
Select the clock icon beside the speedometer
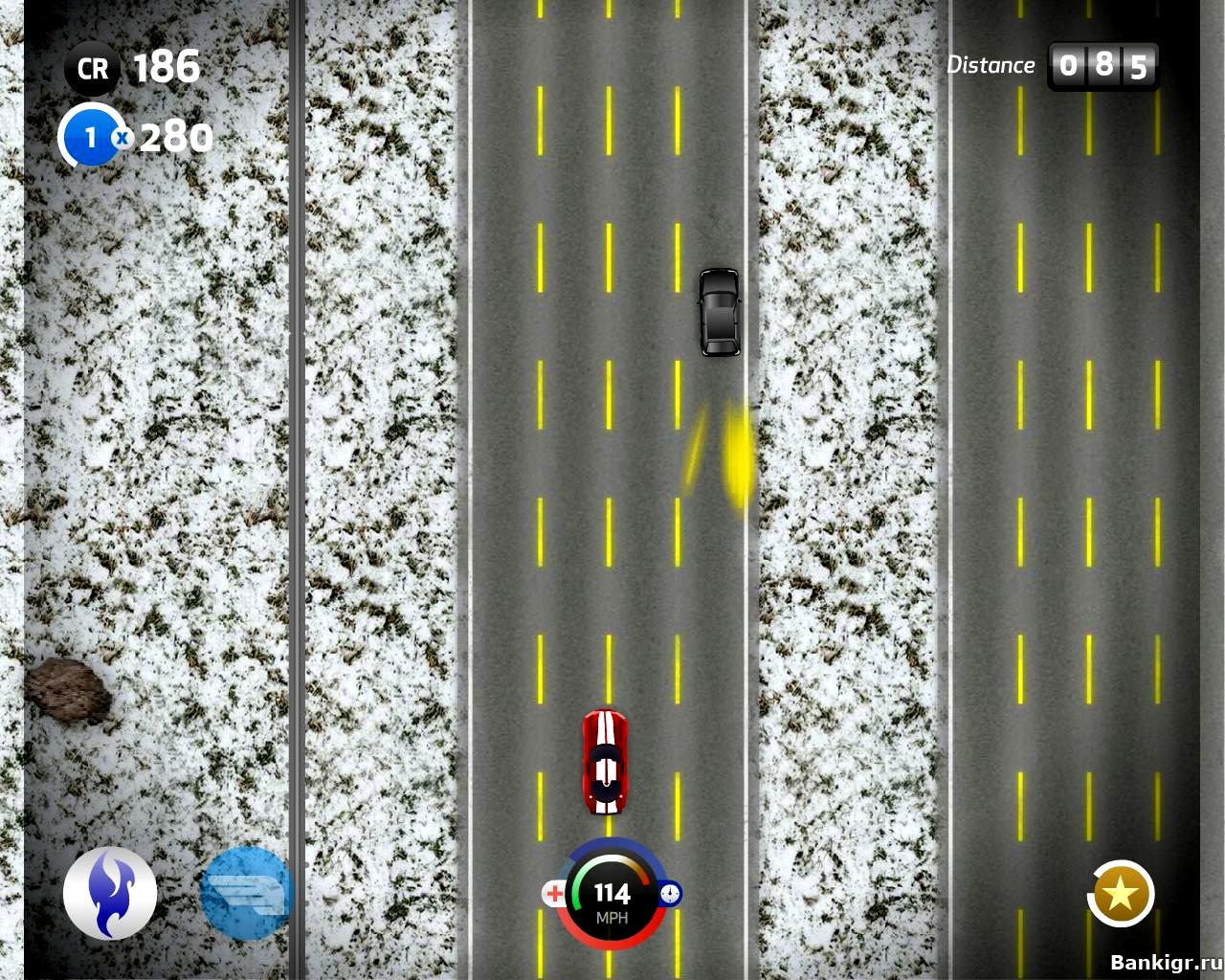[x=670, y=894]
